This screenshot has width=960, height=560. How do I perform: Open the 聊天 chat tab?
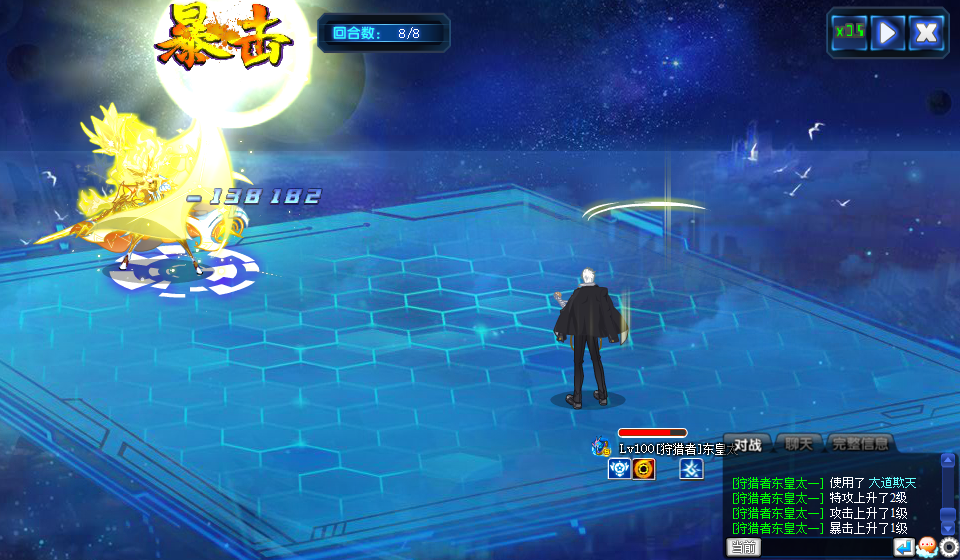click(x=798, y=444)
